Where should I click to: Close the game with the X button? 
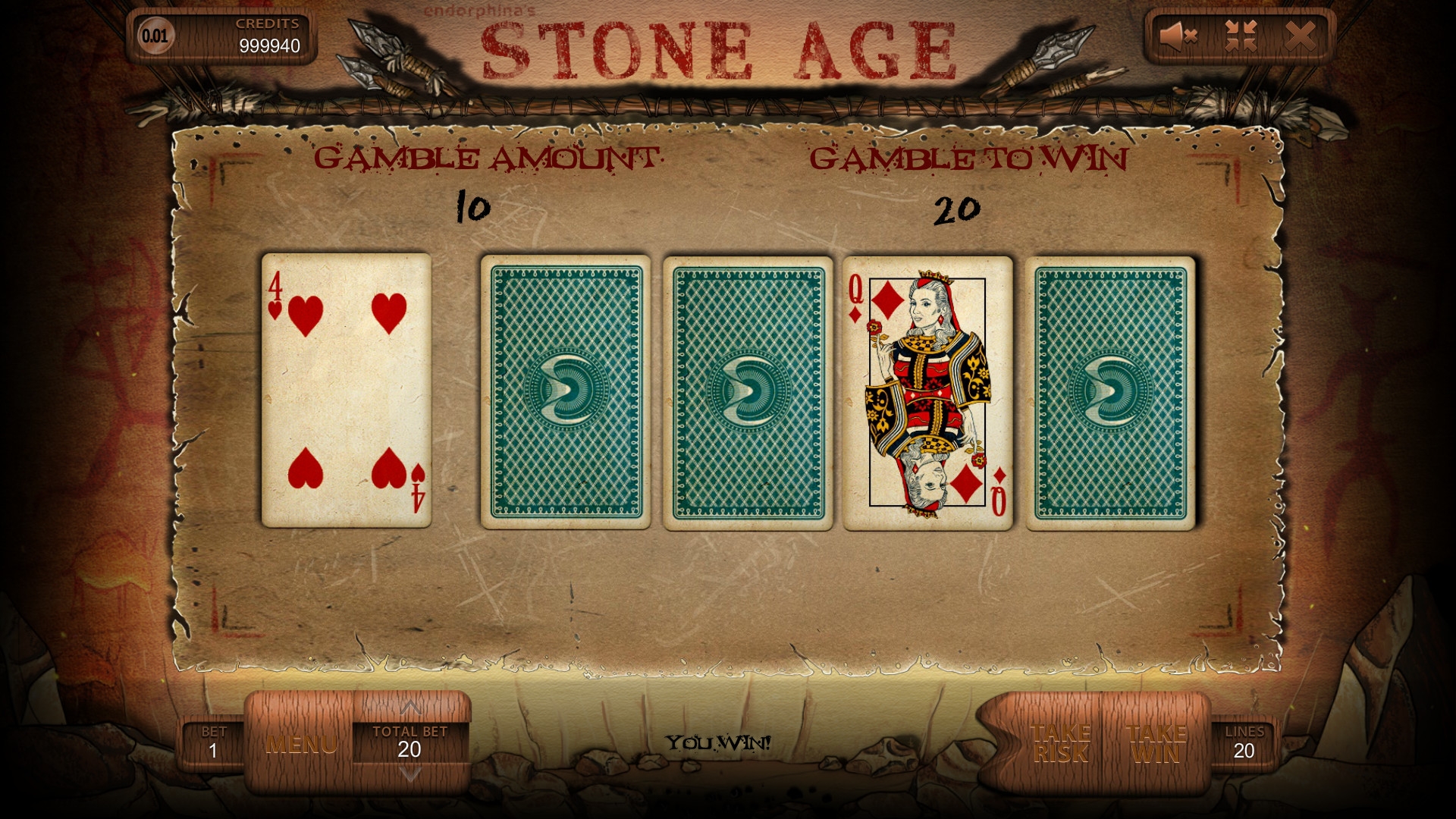1301,36
